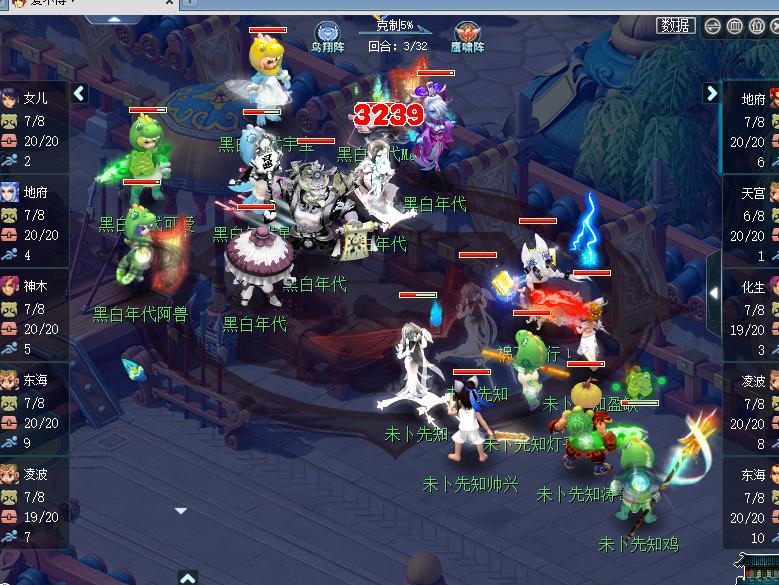Toggle the 血 health display button
Screen dimensions: 779x585
click(735, 27)
